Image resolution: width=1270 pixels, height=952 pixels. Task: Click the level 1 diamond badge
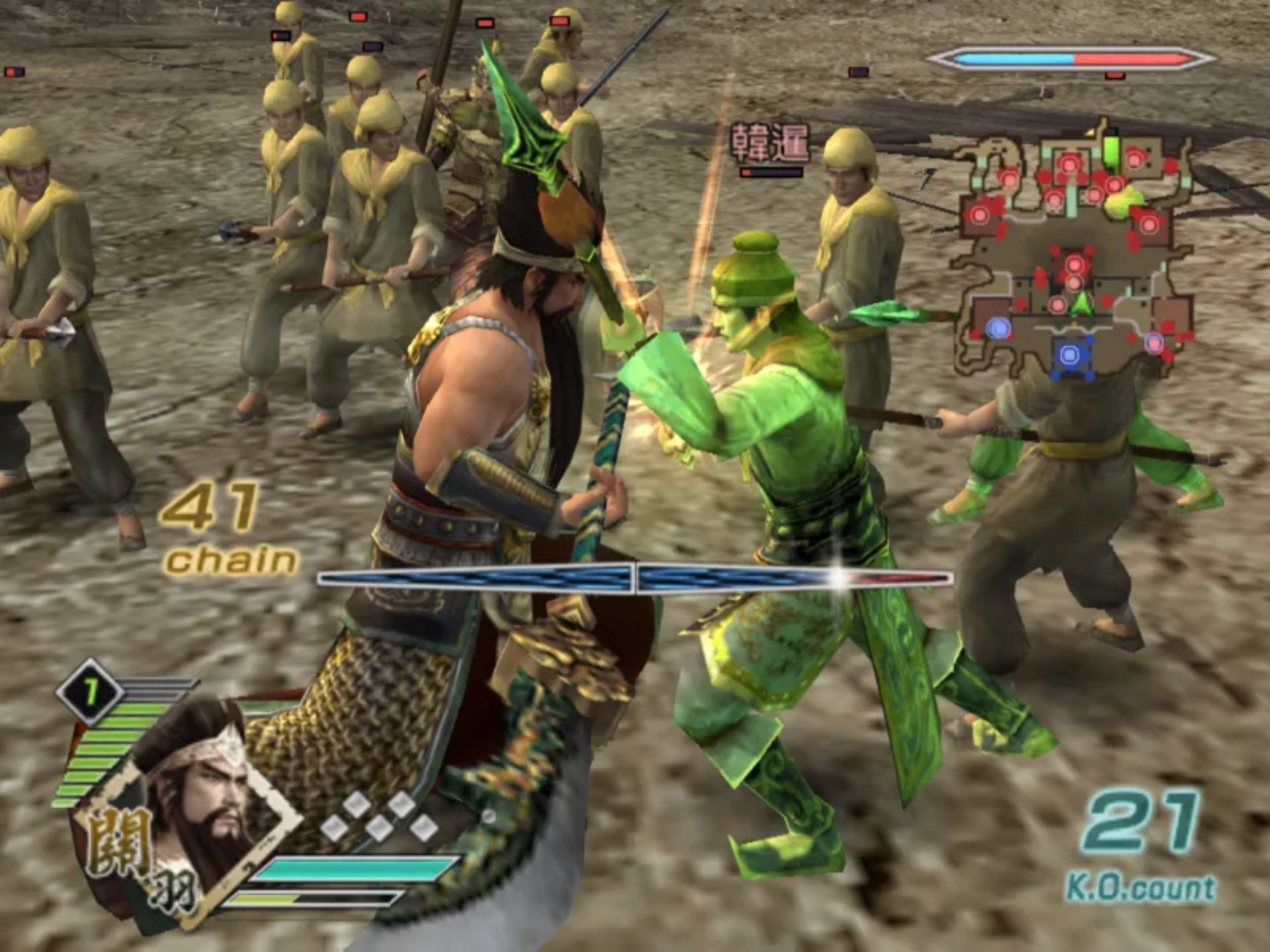point(90,692)
